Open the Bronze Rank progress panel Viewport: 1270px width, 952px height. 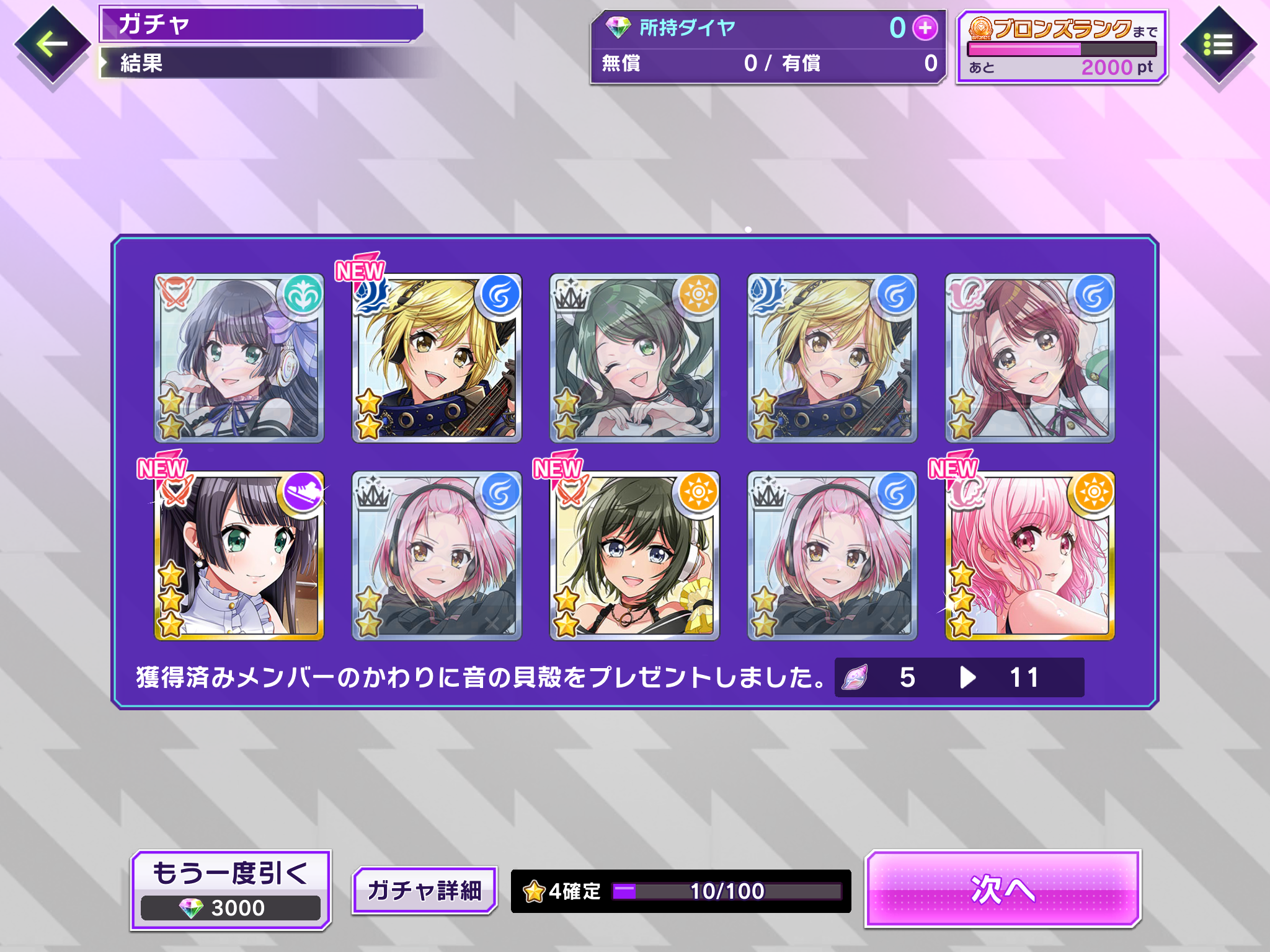1062,47
